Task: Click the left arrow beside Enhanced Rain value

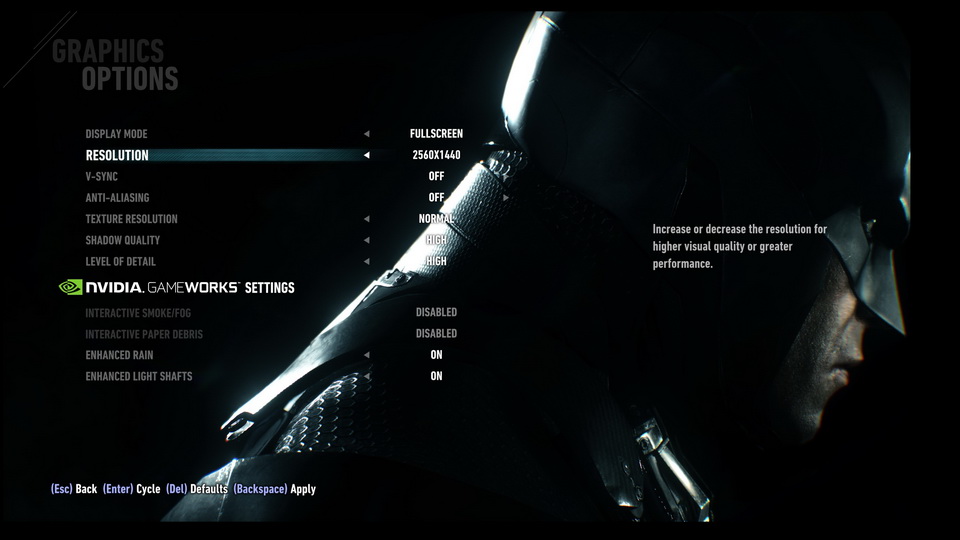Action: coord(366,355)
